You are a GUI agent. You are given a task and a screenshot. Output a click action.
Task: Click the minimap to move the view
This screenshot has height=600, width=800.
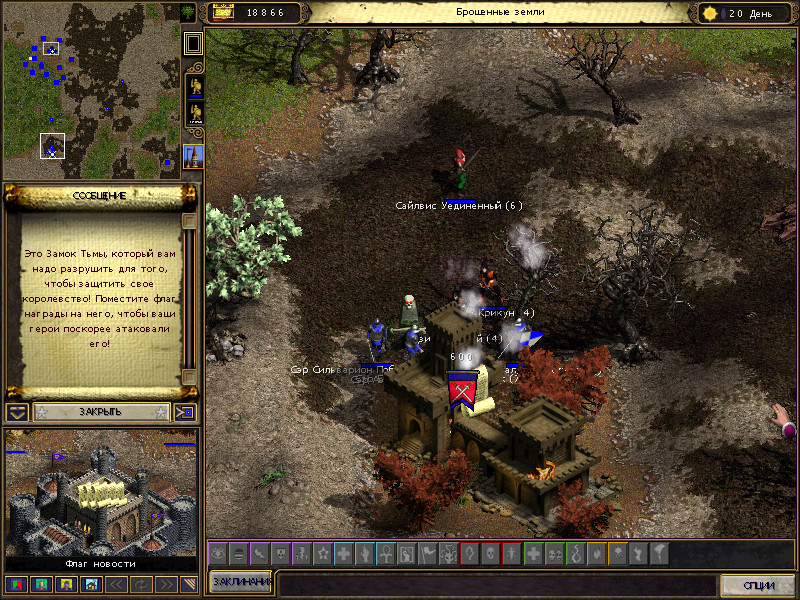tap(90, 90)
